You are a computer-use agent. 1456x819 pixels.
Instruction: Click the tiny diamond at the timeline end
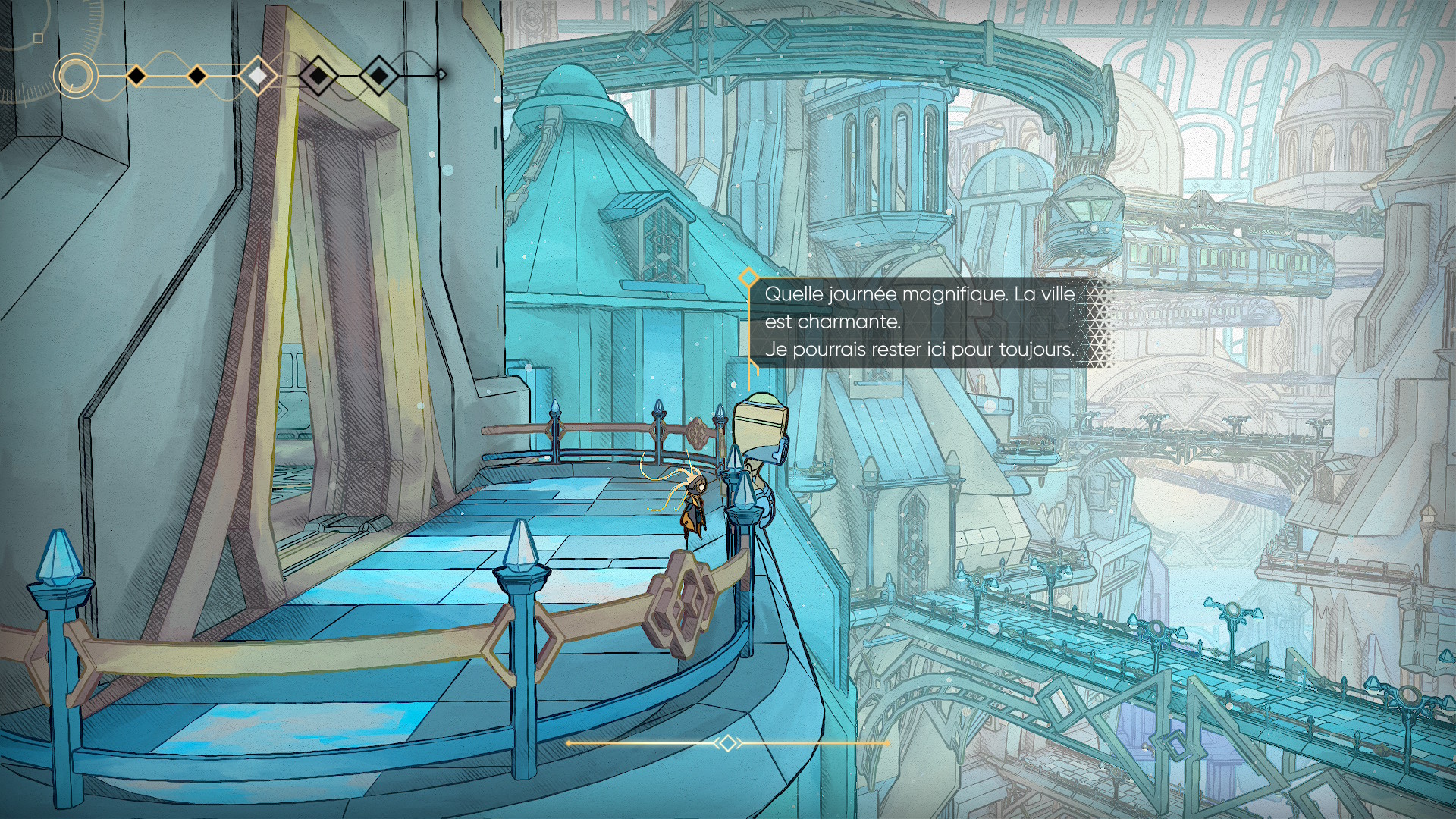(x=441, y=74)
